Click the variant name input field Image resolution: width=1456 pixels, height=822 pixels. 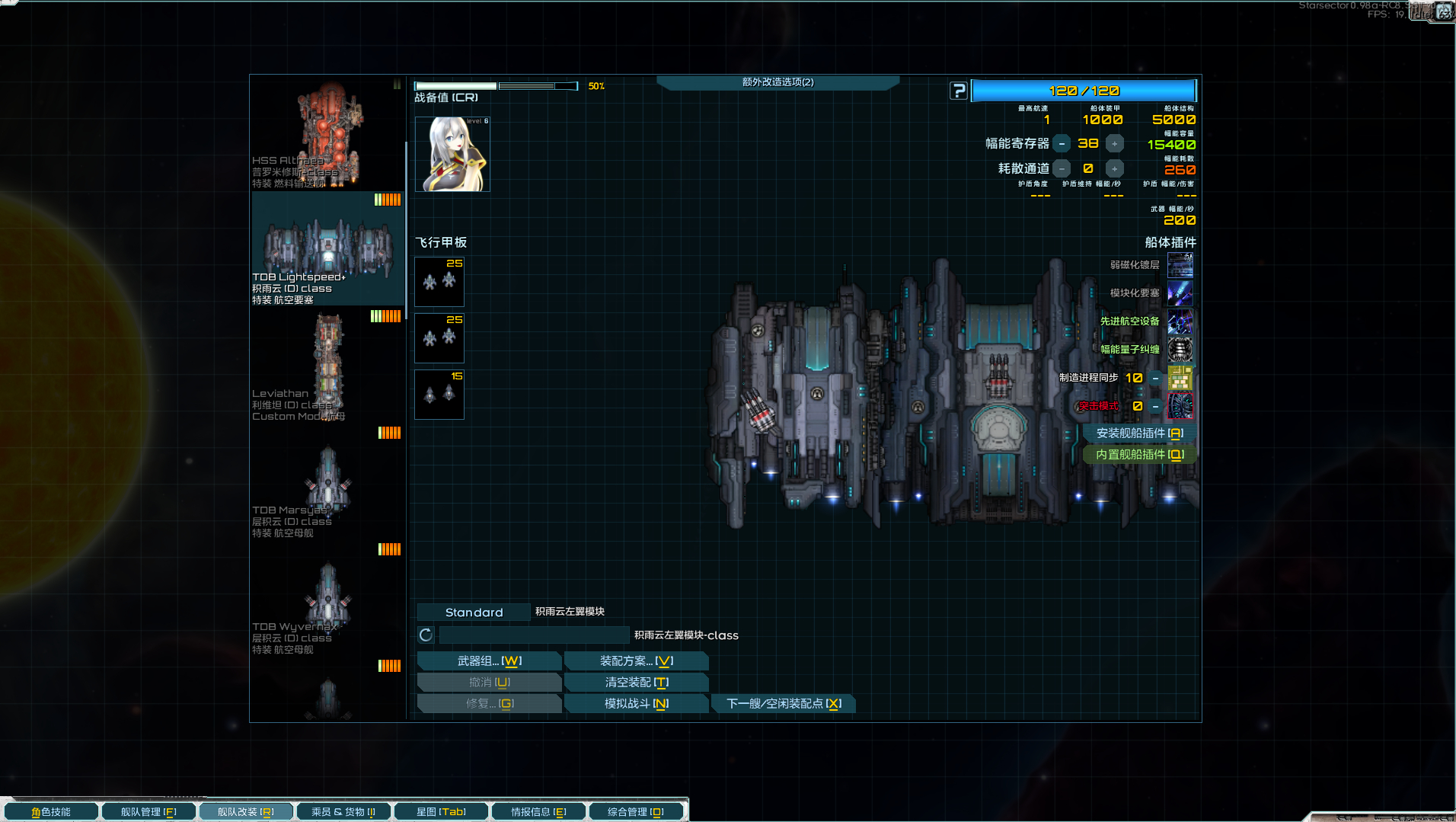coord(533,635)
